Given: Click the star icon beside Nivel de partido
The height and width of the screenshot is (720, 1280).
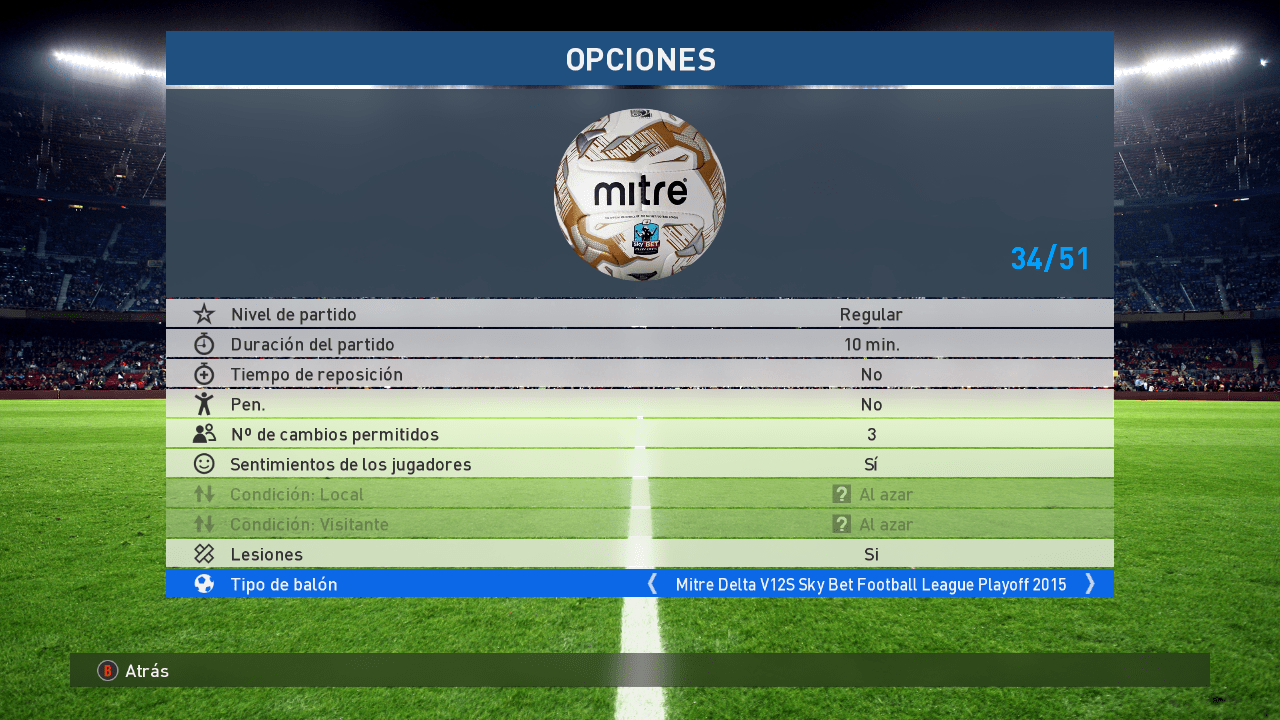Looking at the screenshot, I should (x=205, y=314).
